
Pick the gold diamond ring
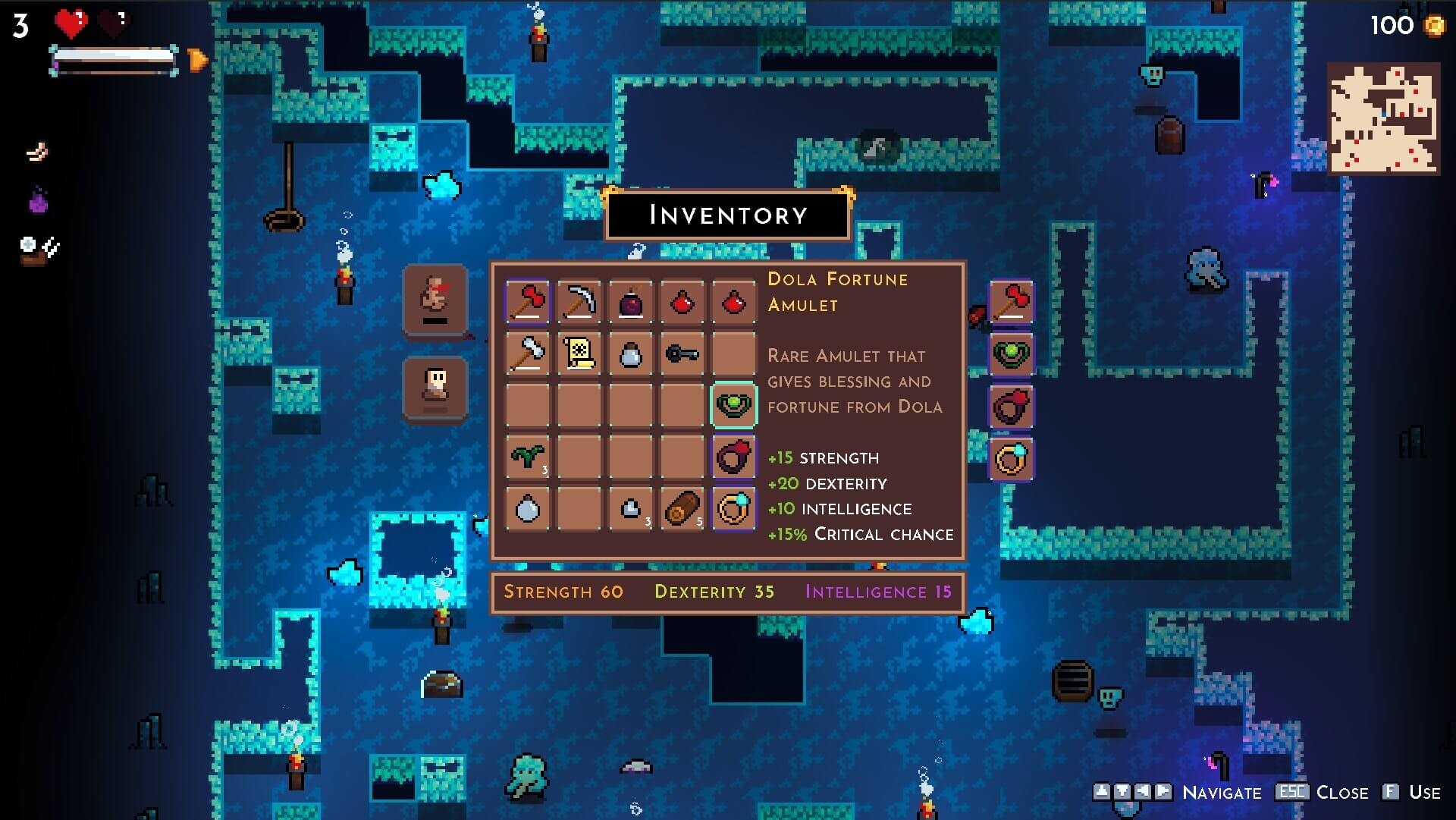(733, 509)
